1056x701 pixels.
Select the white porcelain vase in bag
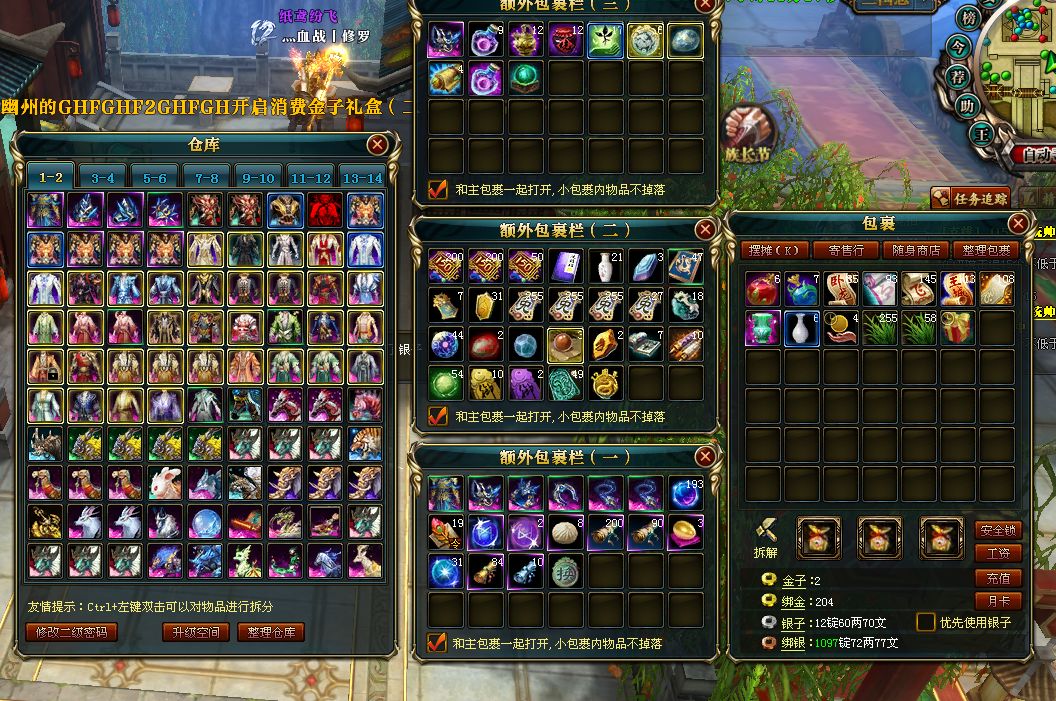802,328
